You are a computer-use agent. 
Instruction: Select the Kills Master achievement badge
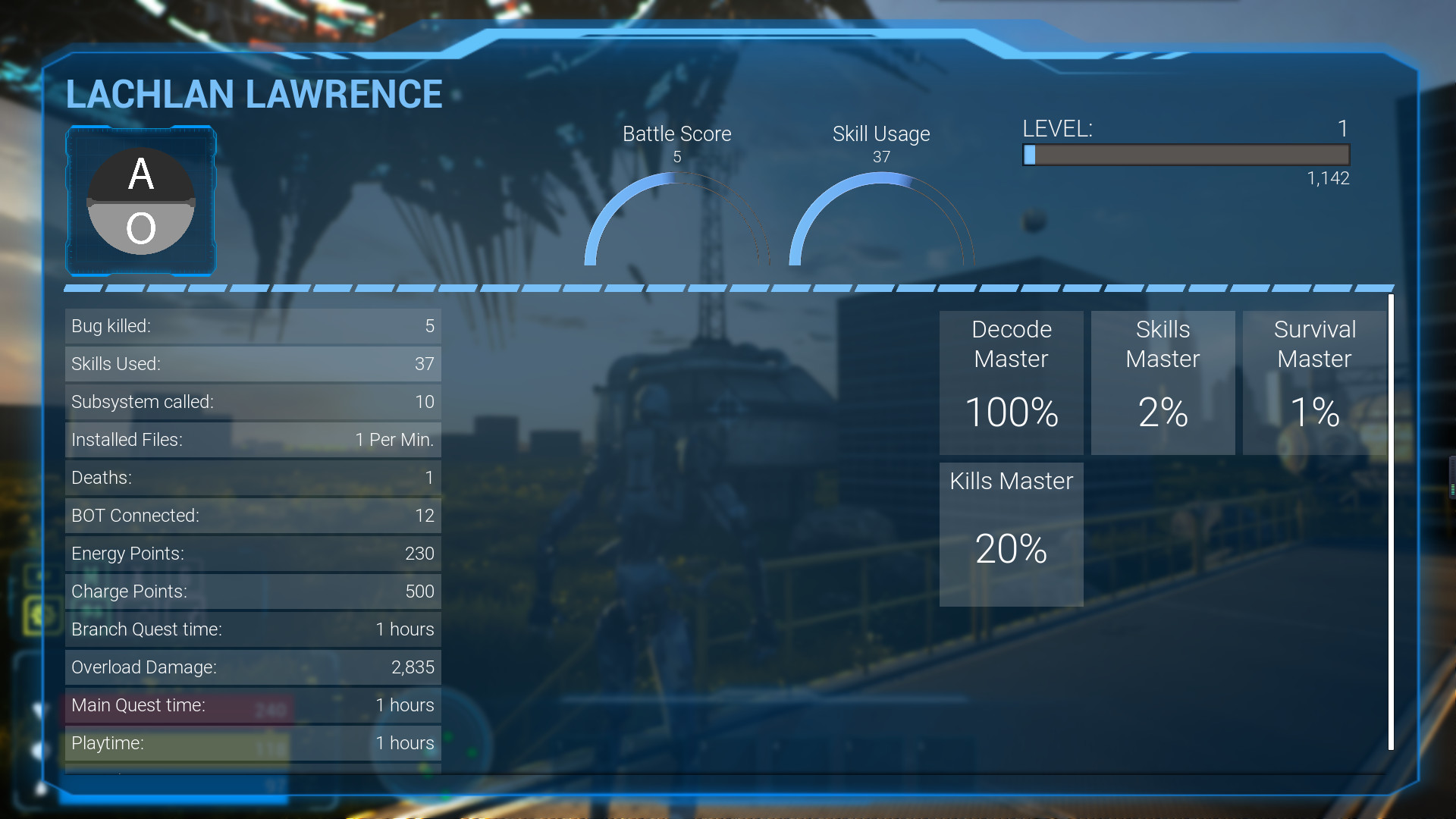[1011, 534]
